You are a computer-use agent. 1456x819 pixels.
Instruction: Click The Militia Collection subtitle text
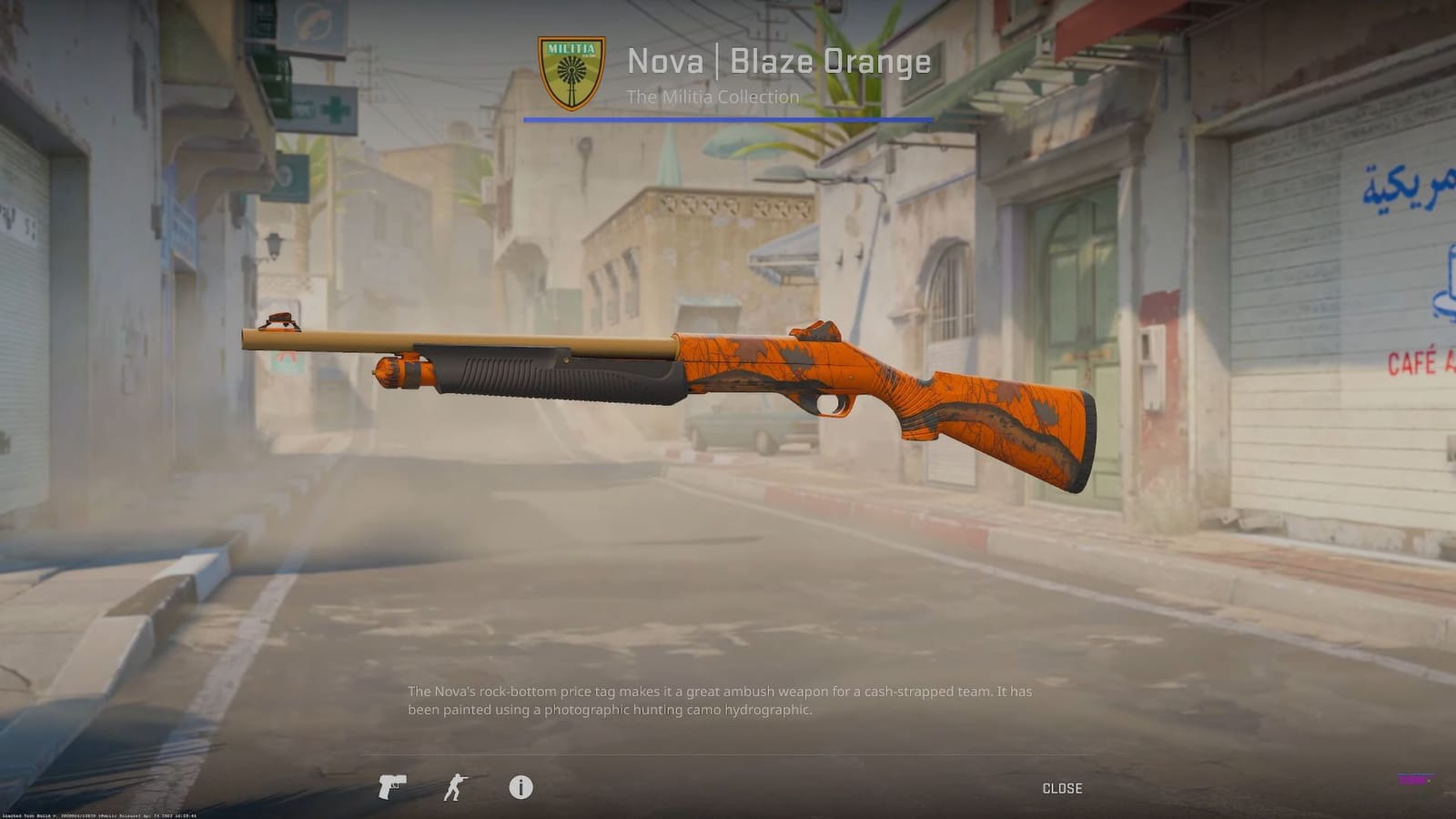pos(713,96)
